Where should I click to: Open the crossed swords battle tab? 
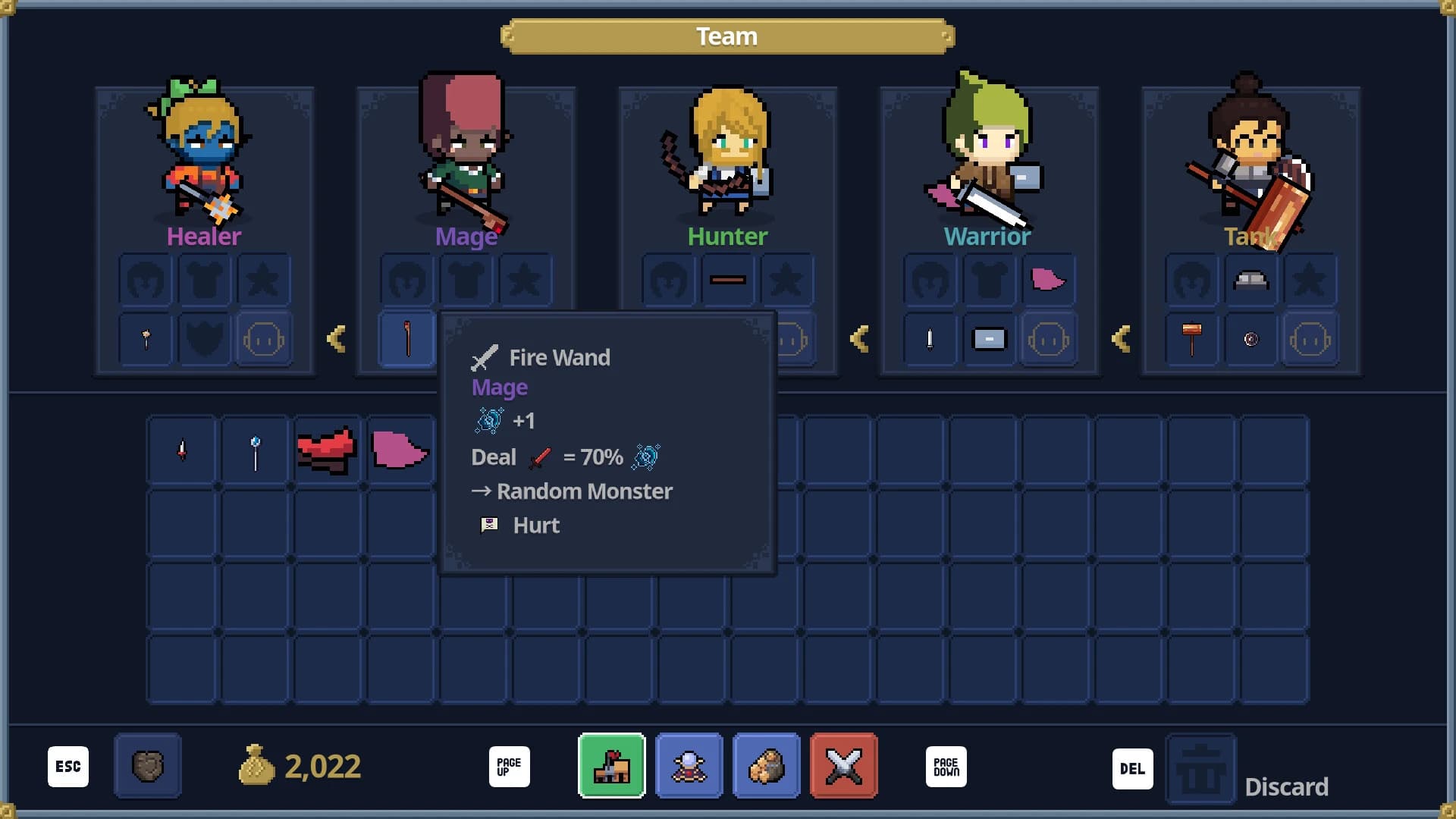click(844, 766)
